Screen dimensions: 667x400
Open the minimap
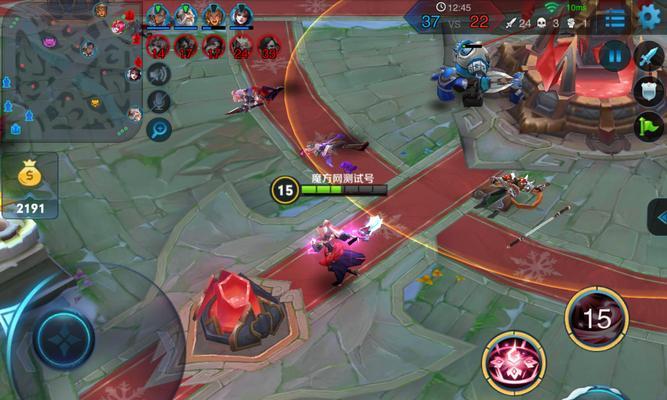[x=70, y=70]
